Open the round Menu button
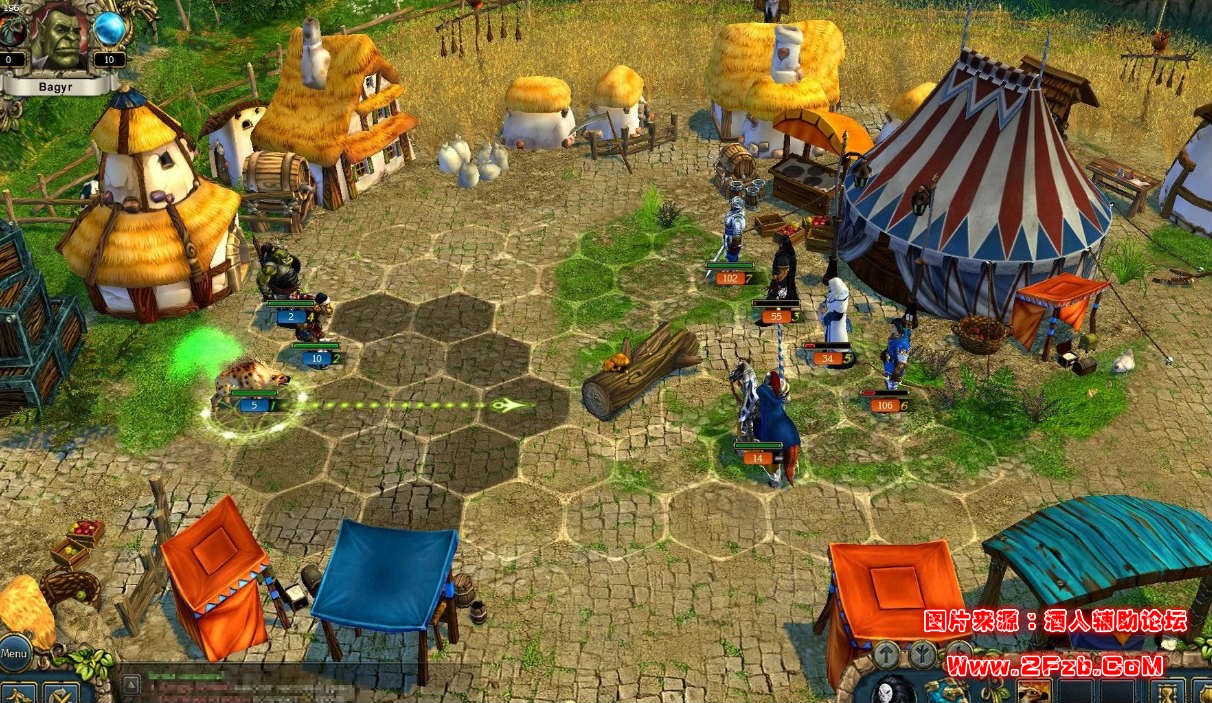Image resolution: width=1212 pixels, height=703 pixels. 14,654
